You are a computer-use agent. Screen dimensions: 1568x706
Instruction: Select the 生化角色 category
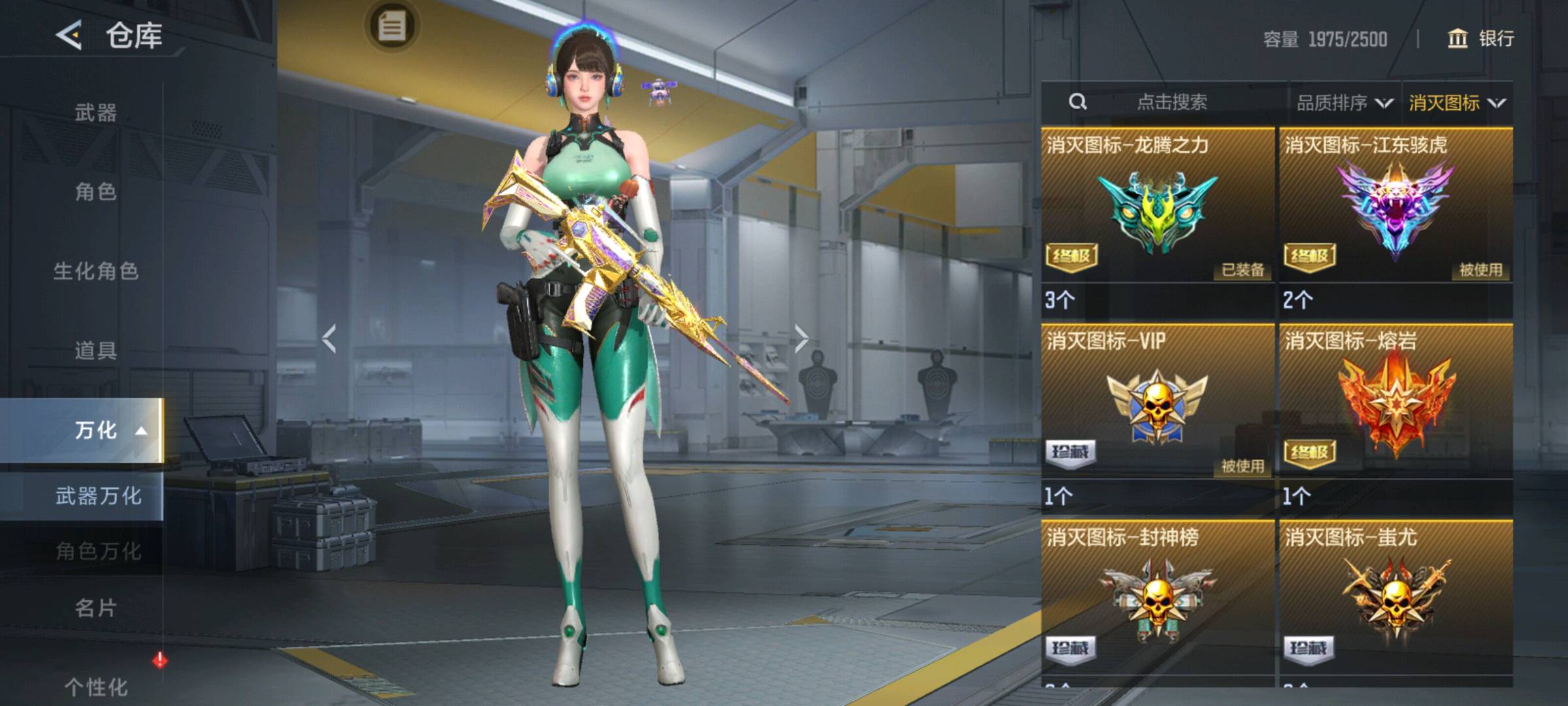[x=95, y=271]
